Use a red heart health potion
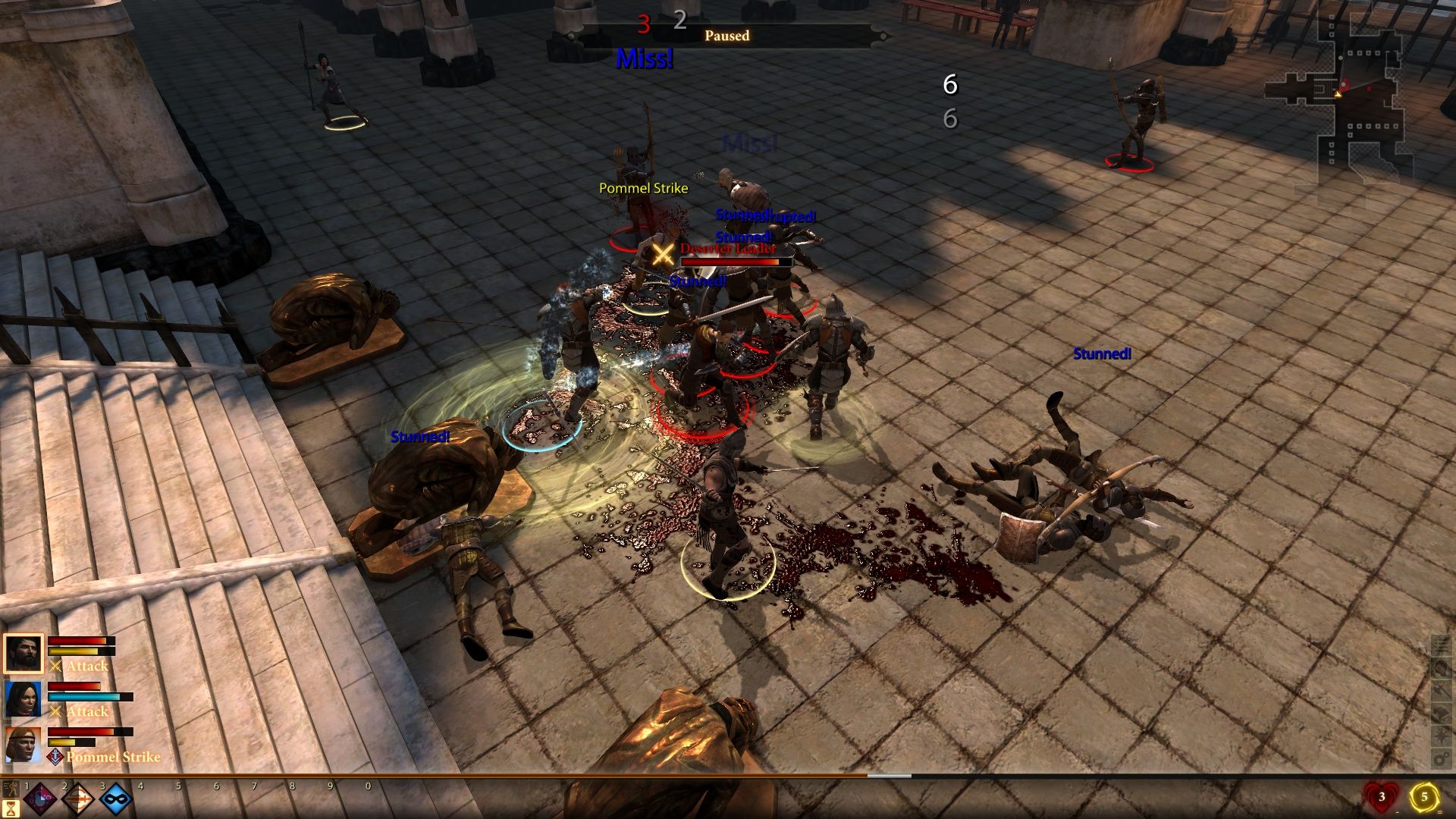Viewport: 1456px width, 819px height. [1381, 796]
